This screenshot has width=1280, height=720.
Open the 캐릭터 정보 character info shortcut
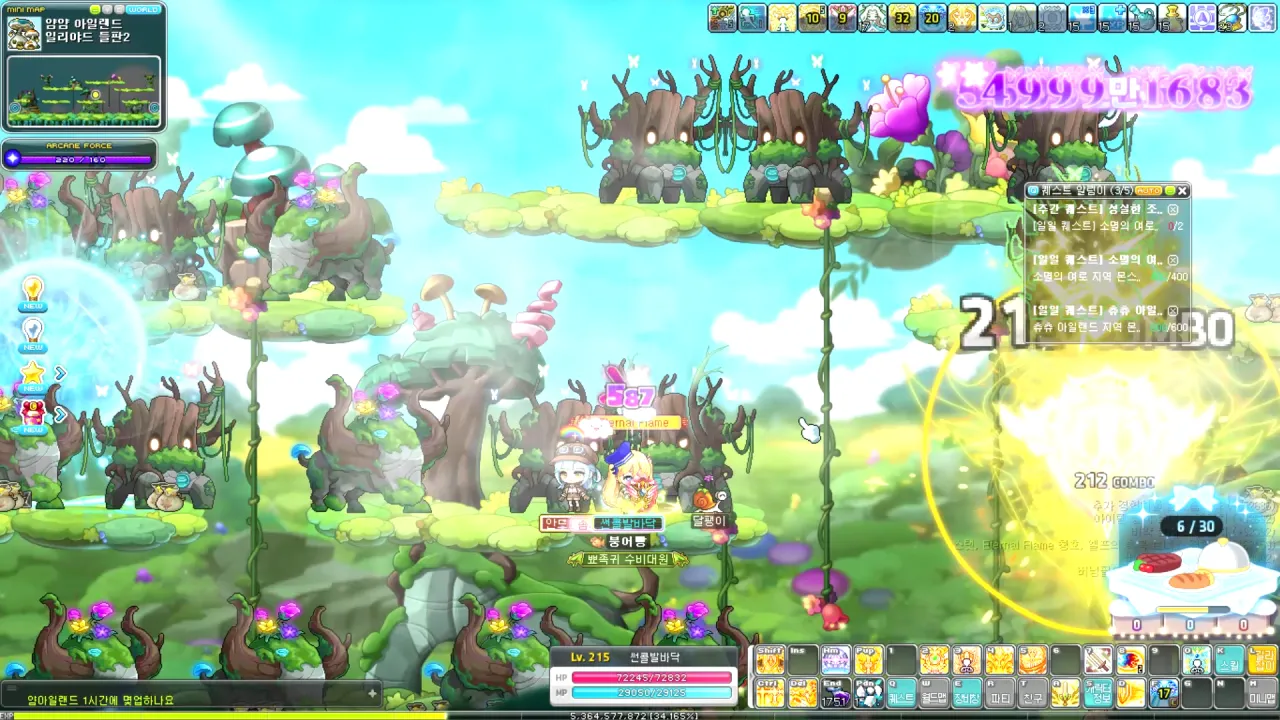(1098, 691)
